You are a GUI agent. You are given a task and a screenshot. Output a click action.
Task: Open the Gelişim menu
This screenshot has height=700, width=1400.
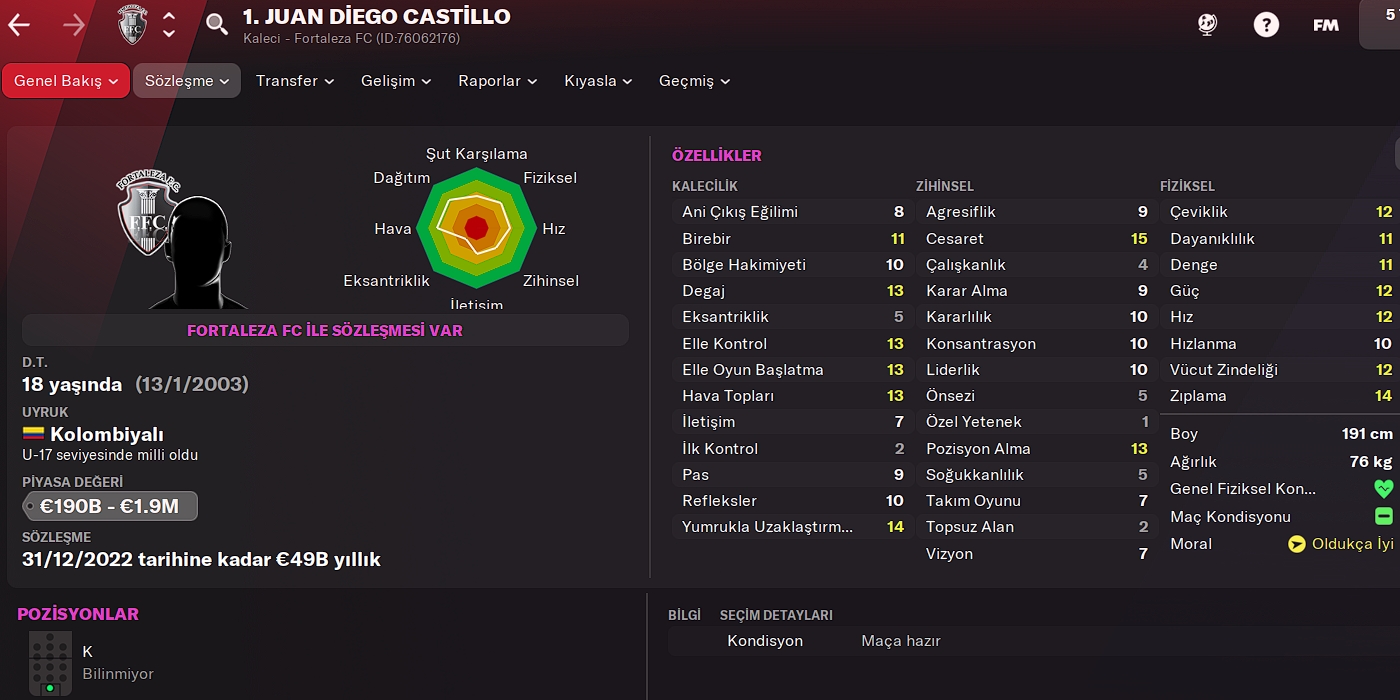coord(396,81)
